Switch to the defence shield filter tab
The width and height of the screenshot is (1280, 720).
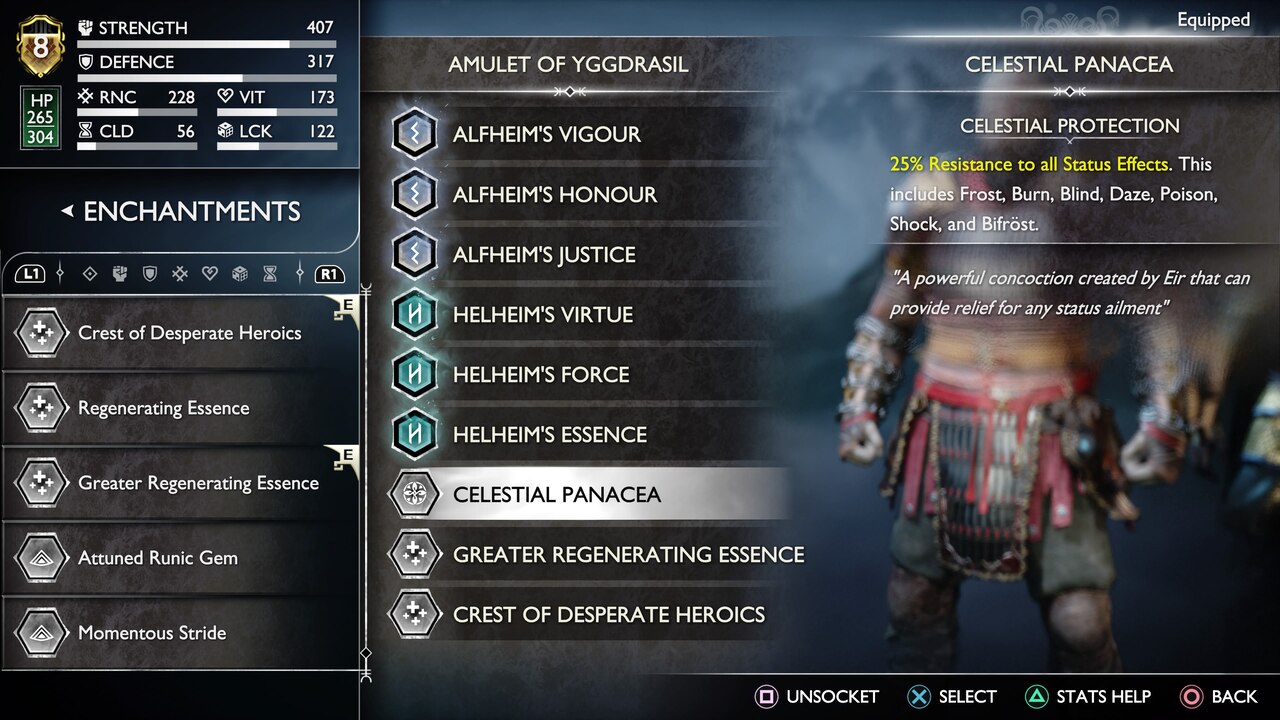point(150,273)
